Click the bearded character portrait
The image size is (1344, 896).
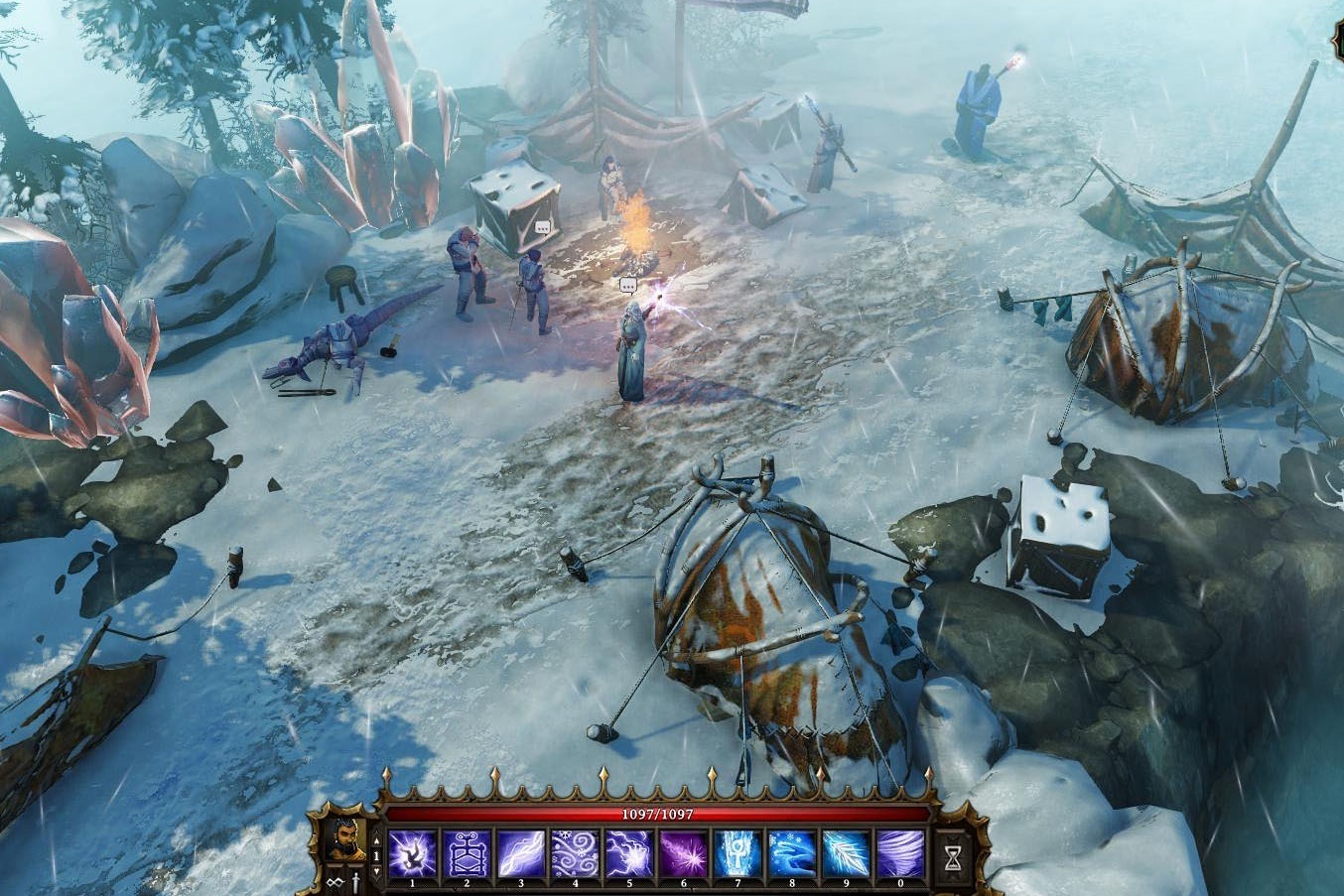[346, 841]
